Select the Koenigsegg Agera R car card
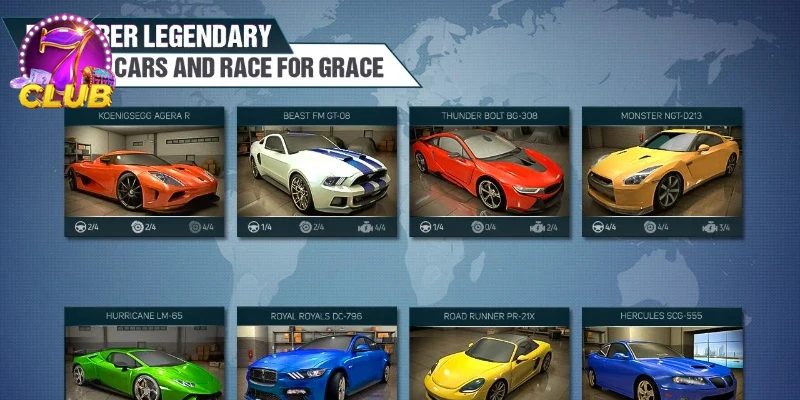The height and width of the screenshot is (400, 800). point(145,170)
